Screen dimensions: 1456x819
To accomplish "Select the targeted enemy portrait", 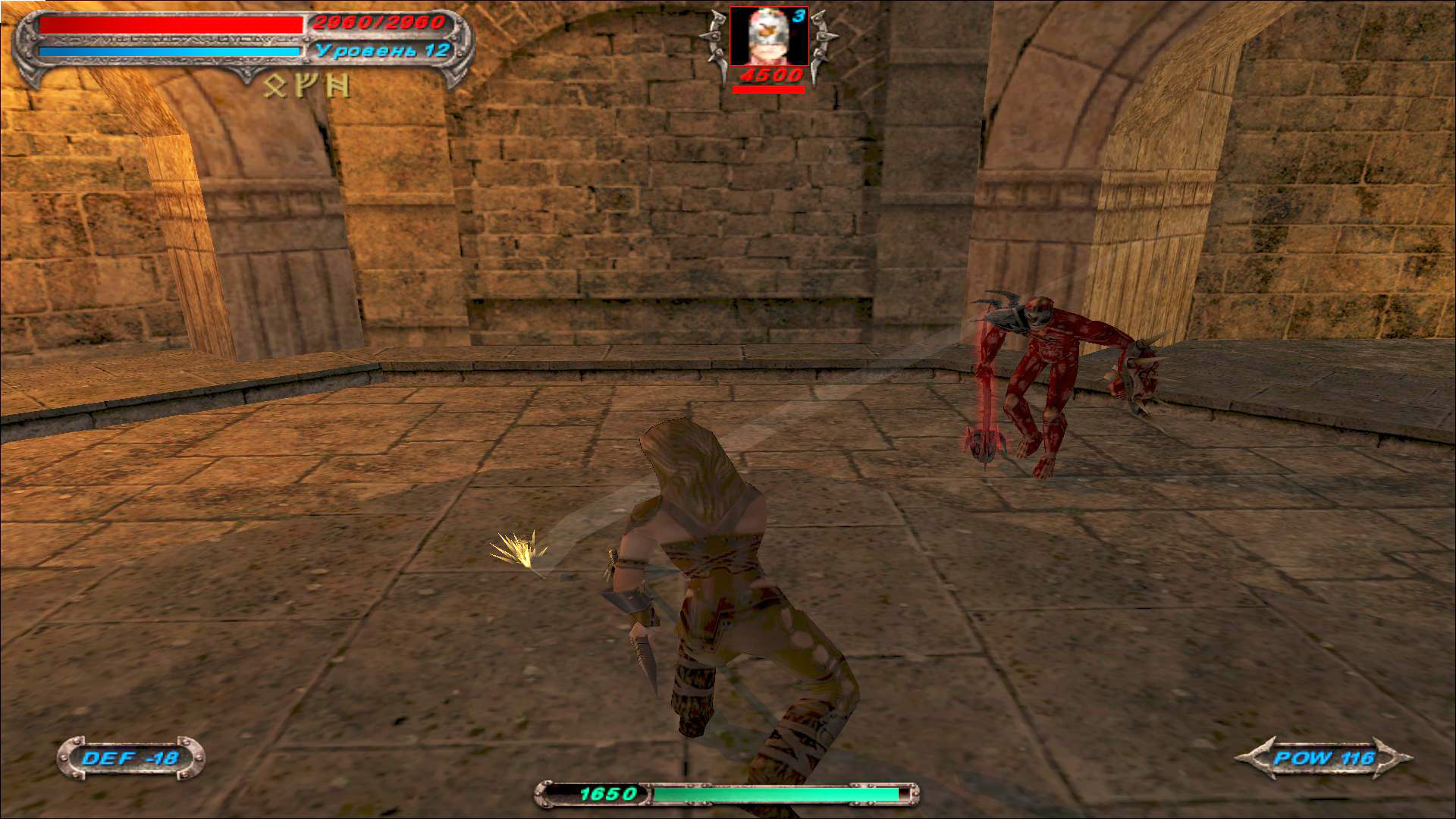I will coord(768,36).
